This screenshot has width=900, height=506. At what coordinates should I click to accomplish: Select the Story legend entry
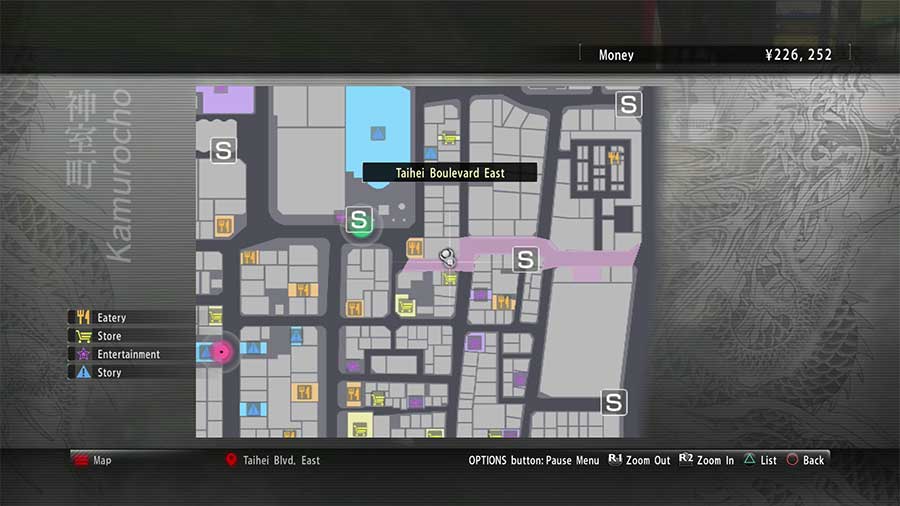[108, 372]
